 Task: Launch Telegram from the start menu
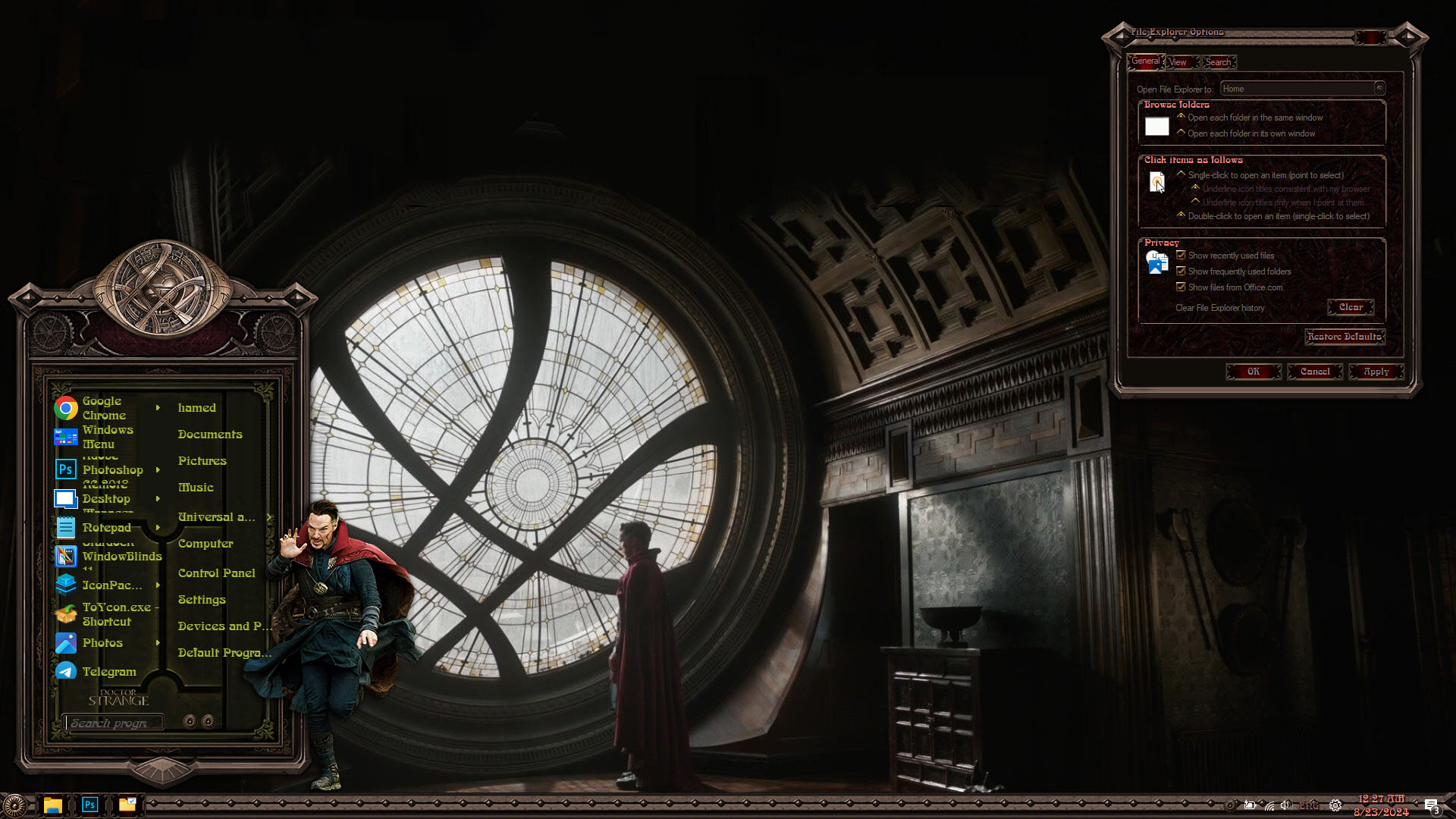click(108, 672)
